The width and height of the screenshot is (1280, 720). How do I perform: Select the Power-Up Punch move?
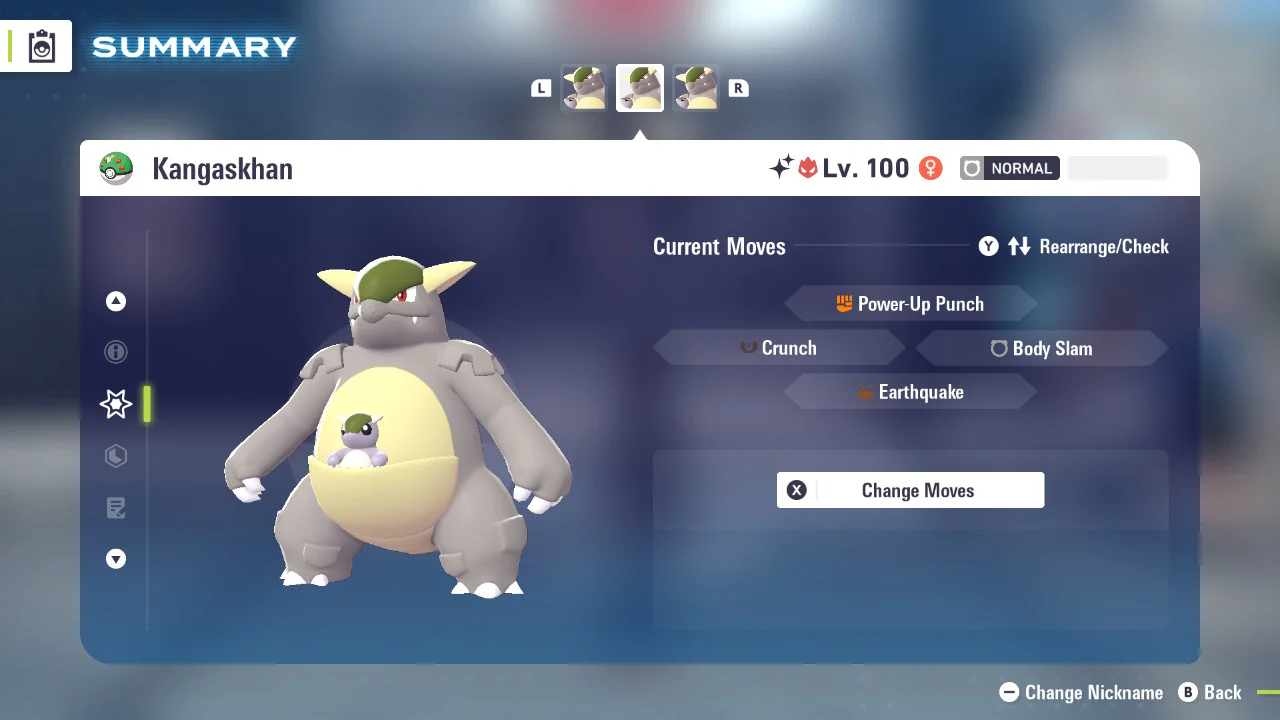coord(910,304)
